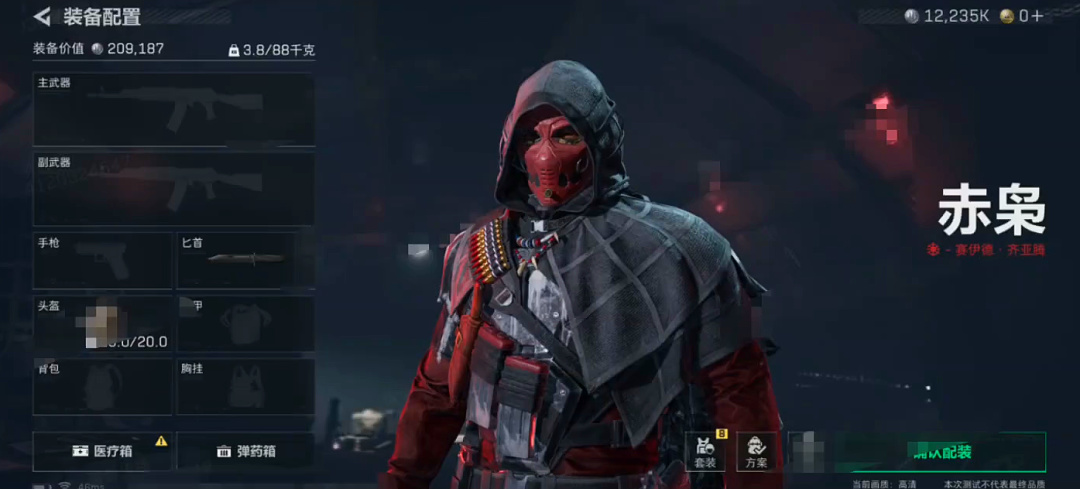
Task: Go back from the 装备配置 screen
Action: click(42, 17)
